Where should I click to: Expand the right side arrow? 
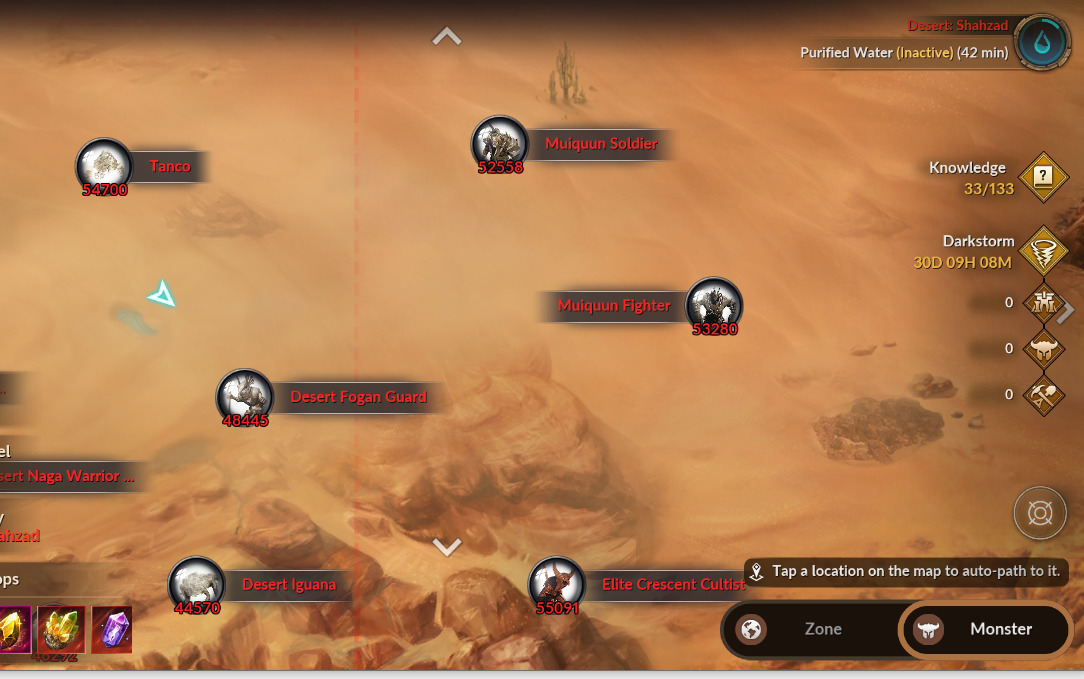(1067, 311)
